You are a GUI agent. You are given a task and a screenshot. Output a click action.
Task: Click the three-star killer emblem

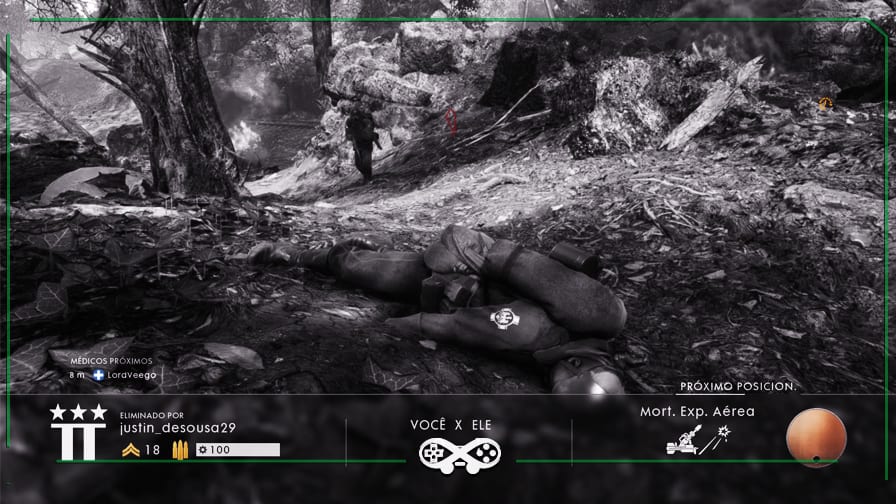click(78, 433)
